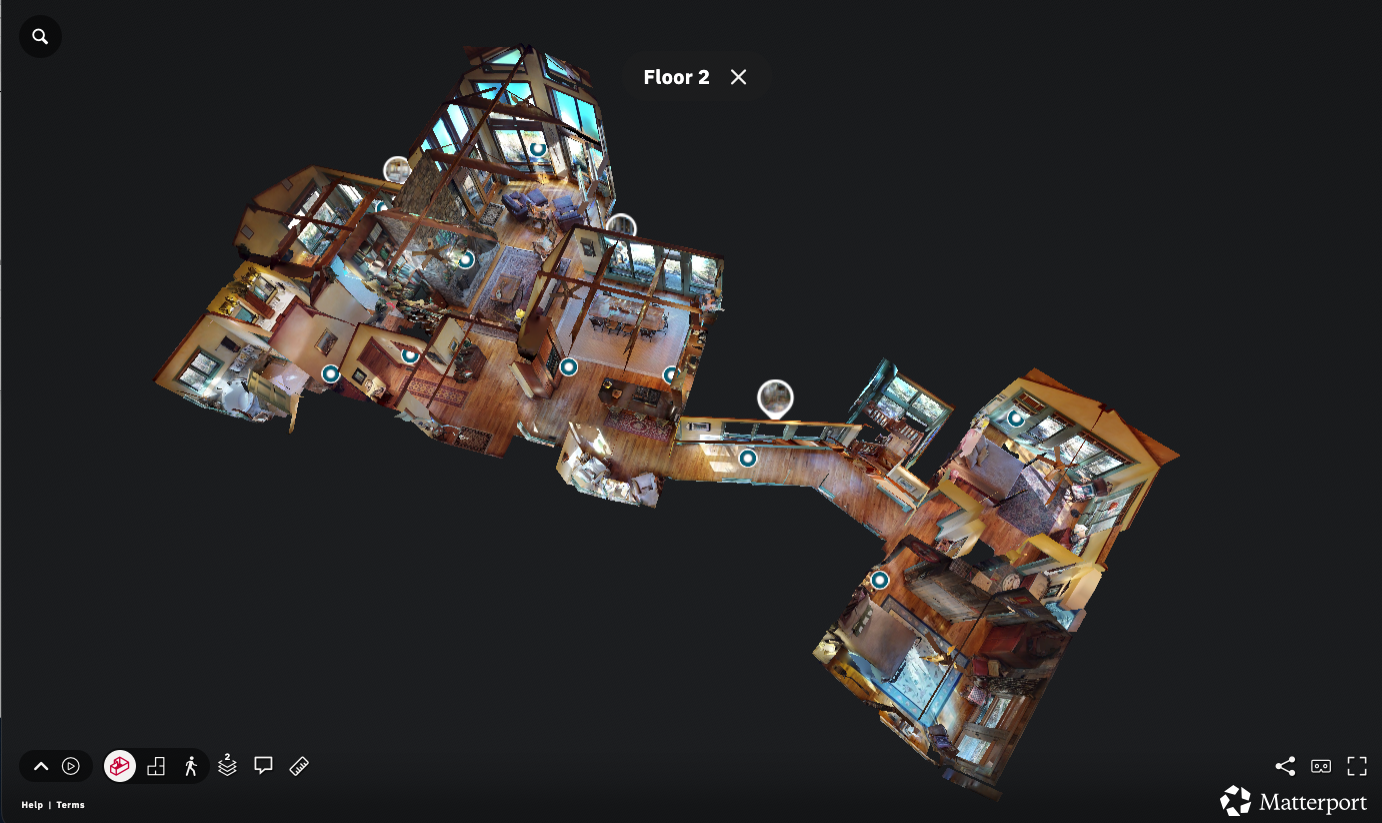Enter Inside walkthrough view

click(190, 766)
